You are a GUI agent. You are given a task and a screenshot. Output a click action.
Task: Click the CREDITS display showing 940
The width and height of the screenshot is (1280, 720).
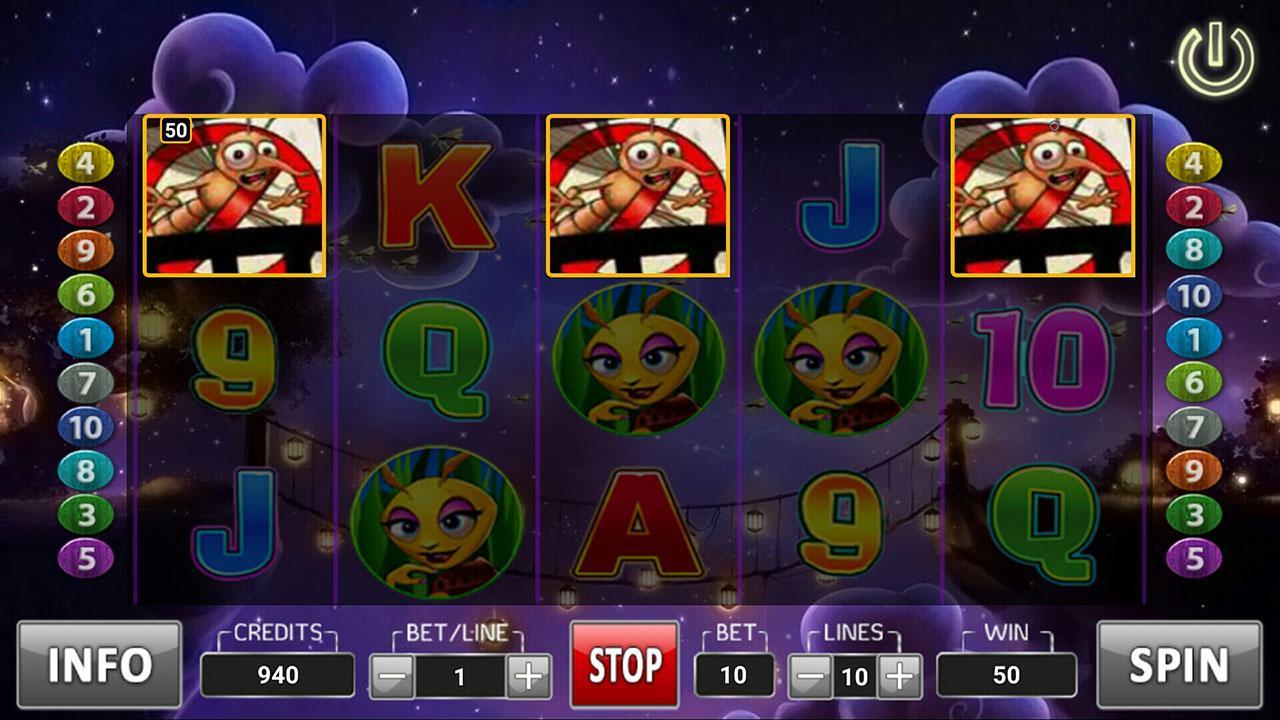tap(276, 672)
